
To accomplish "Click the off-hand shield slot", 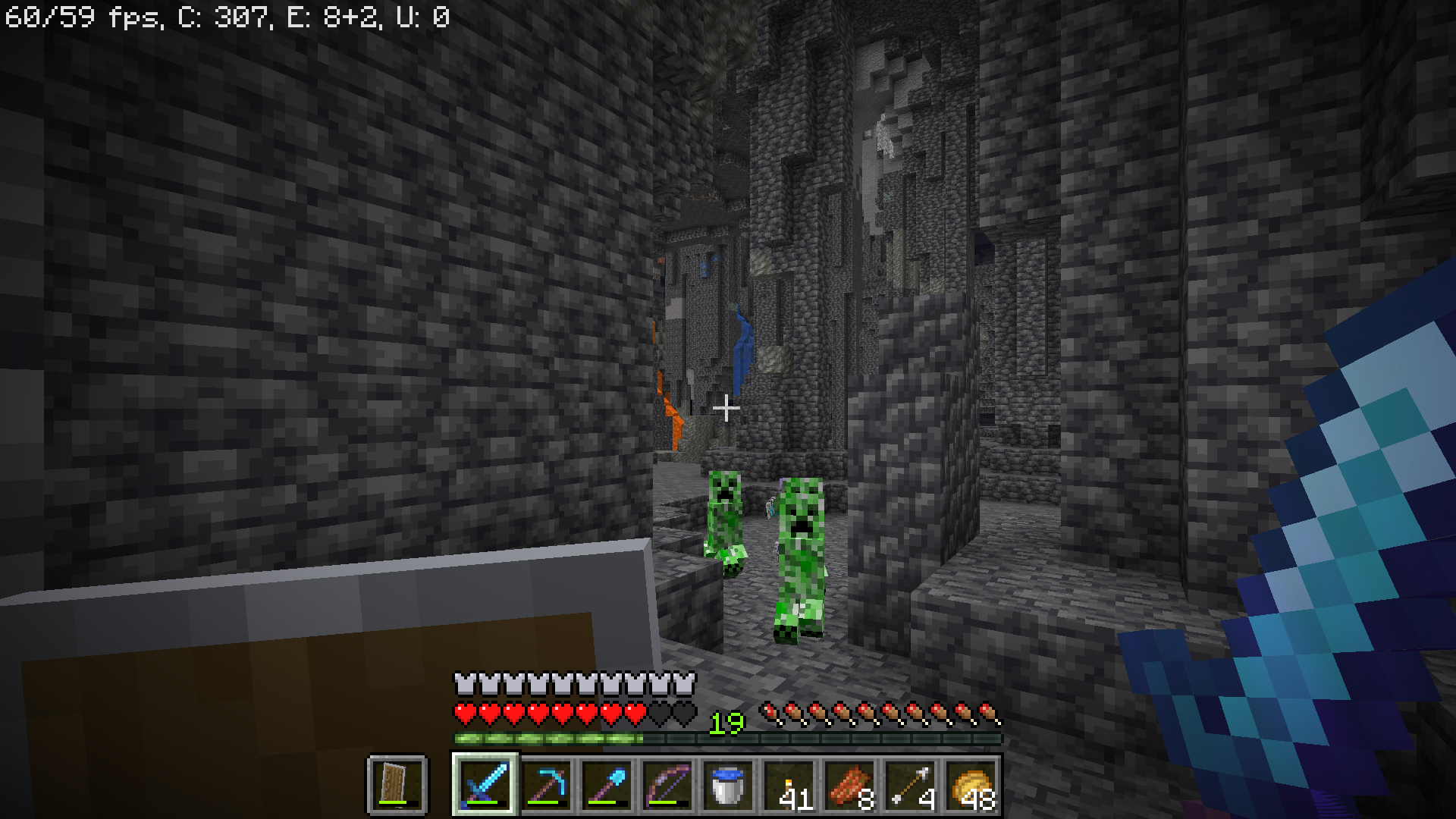I will click(397, 784).
